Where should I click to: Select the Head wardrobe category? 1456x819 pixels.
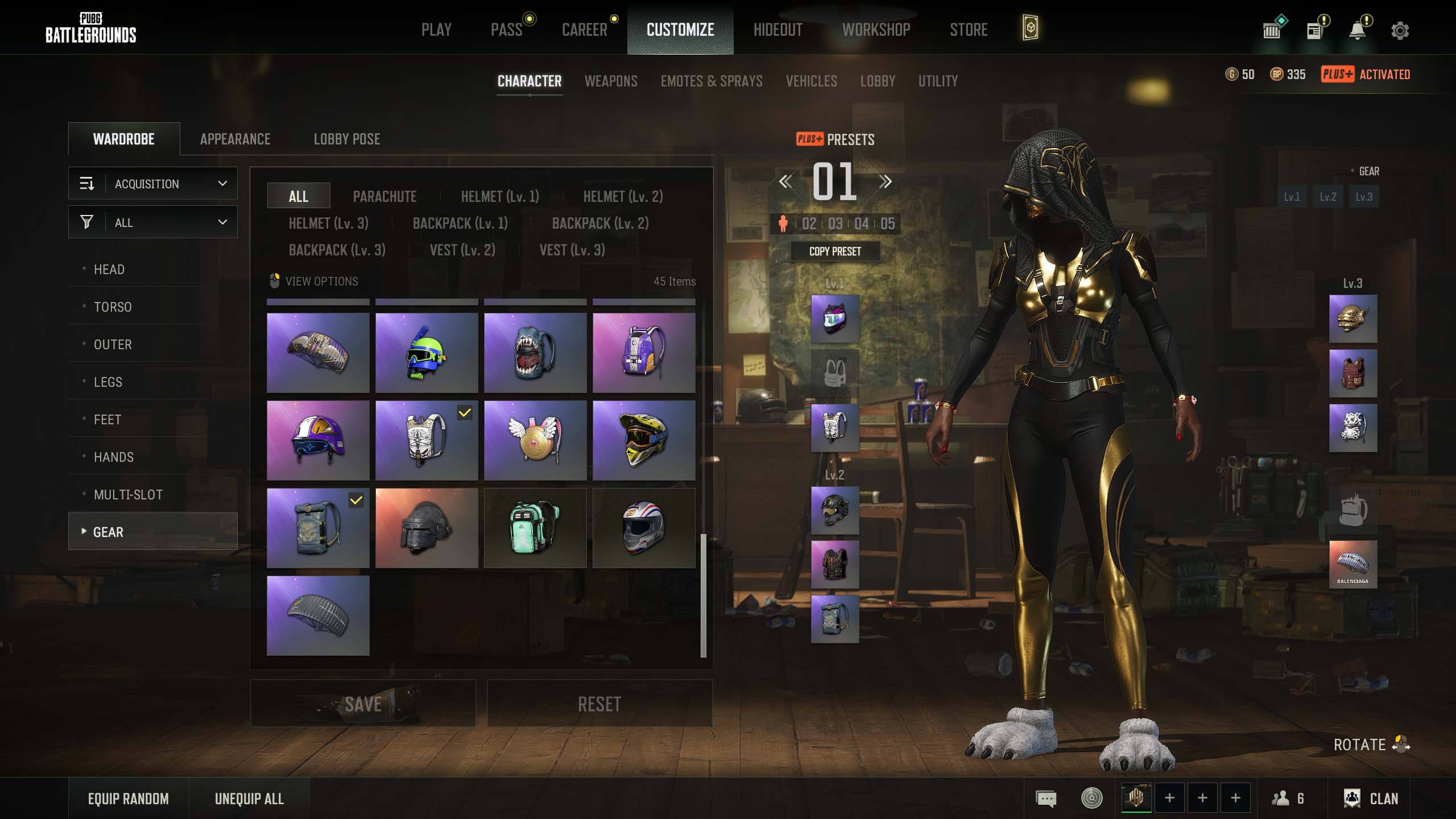[x=109, y=270]
